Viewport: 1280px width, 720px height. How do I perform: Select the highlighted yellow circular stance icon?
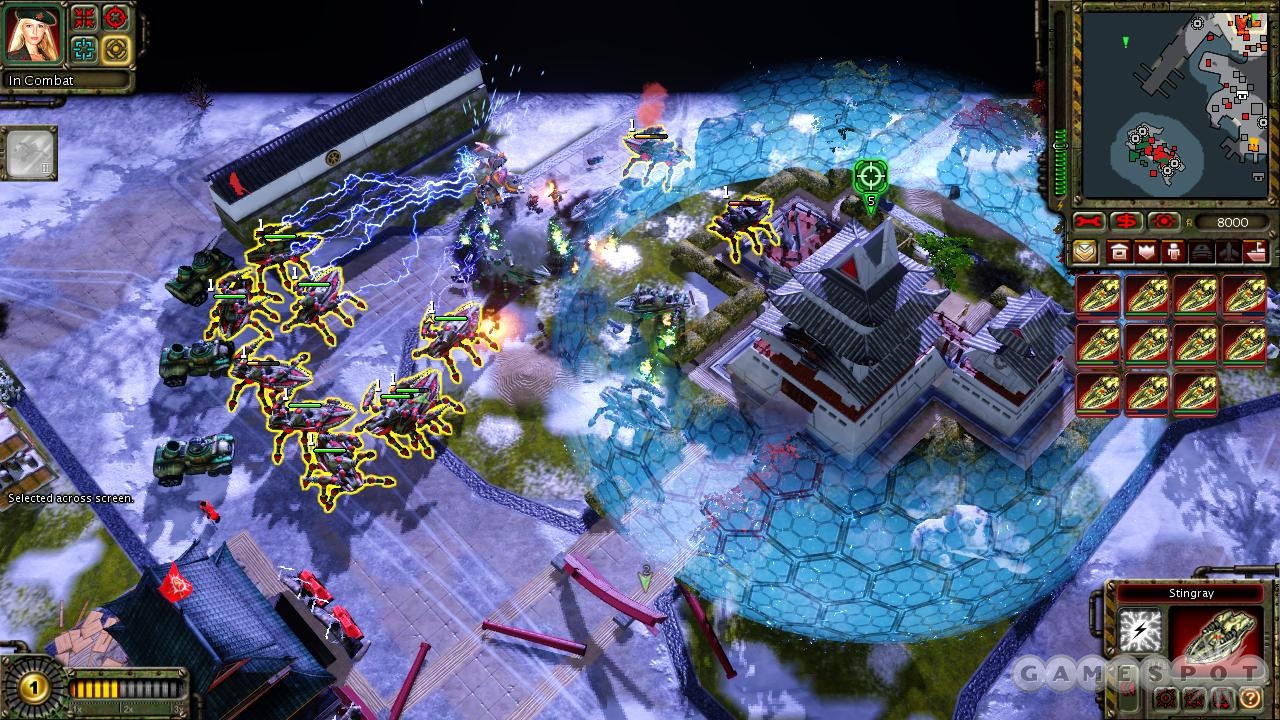click(116, 49)
